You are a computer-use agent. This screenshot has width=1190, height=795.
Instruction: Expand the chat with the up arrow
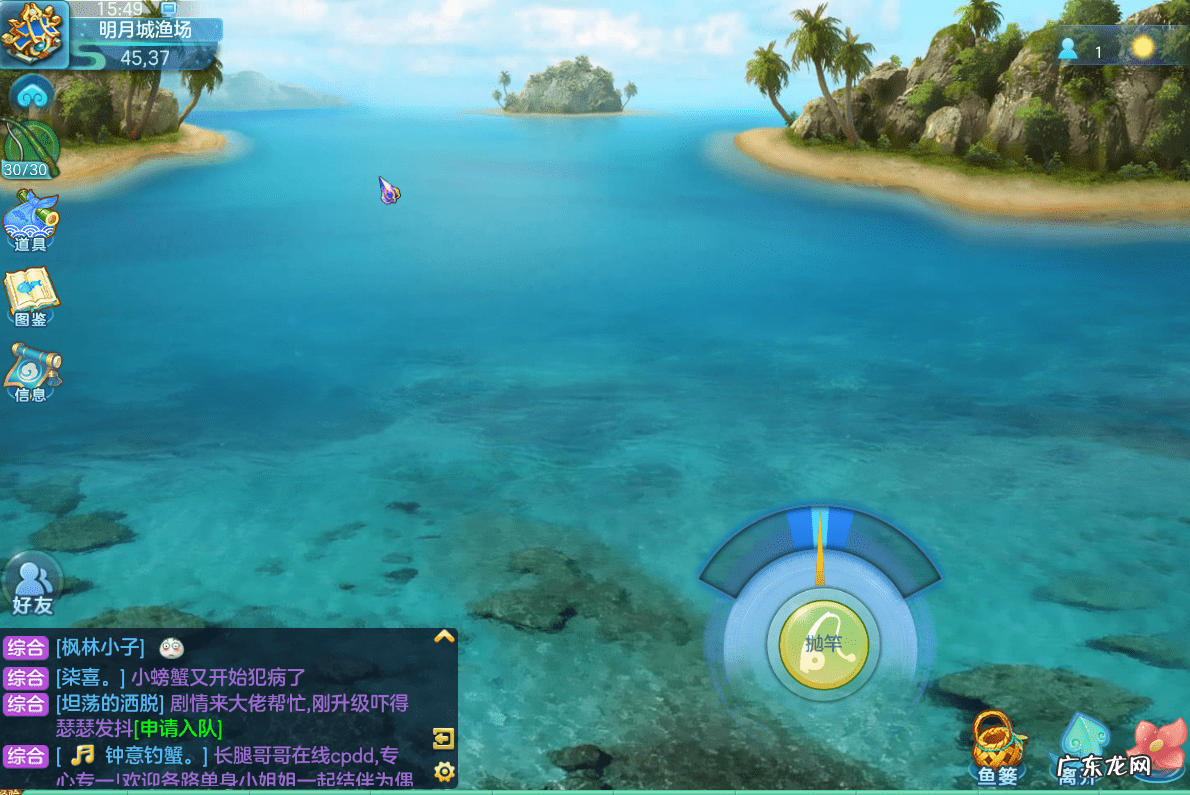[444, 636]
